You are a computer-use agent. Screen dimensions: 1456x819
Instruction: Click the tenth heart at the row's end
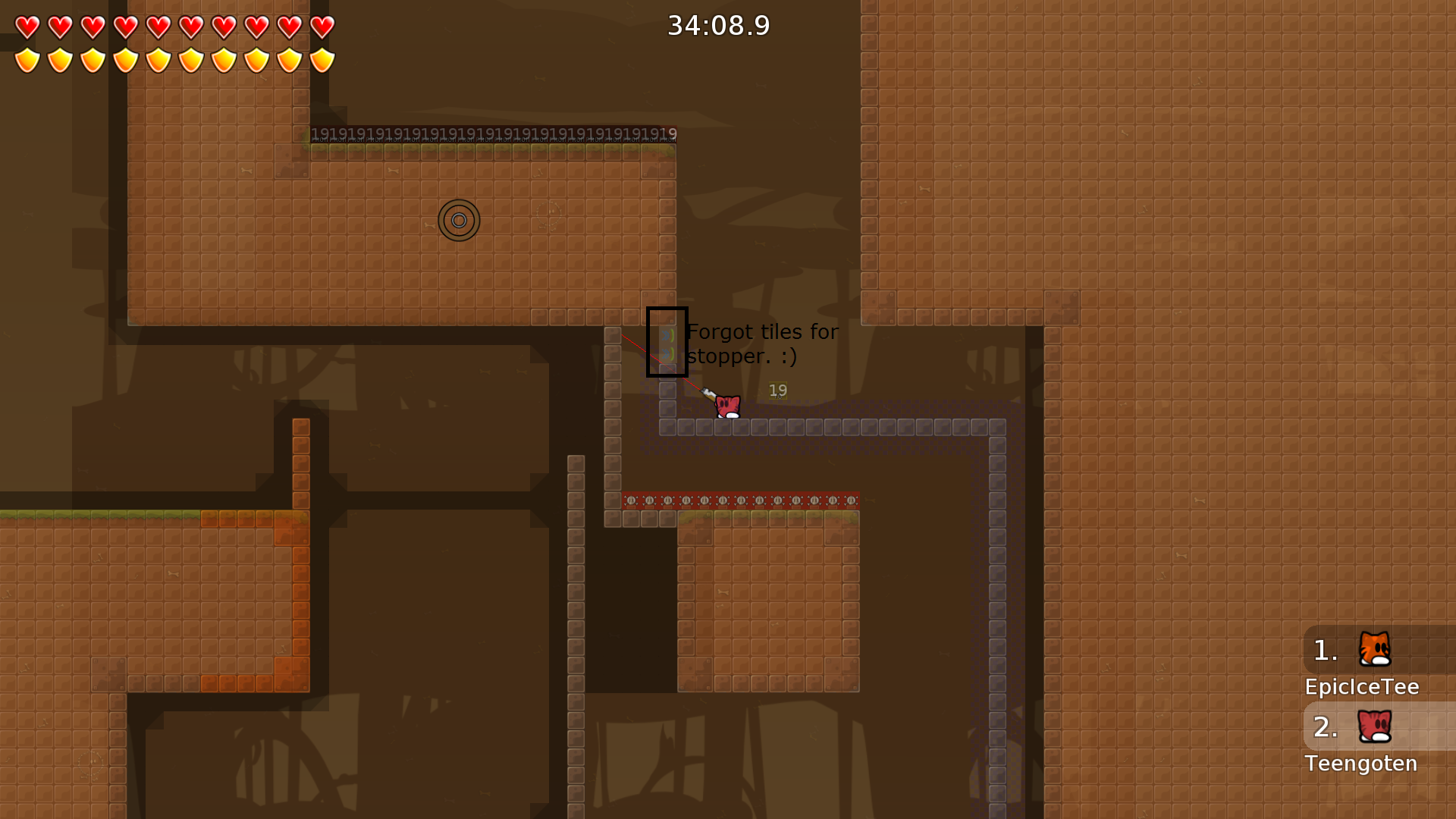[x=322, y=28]
